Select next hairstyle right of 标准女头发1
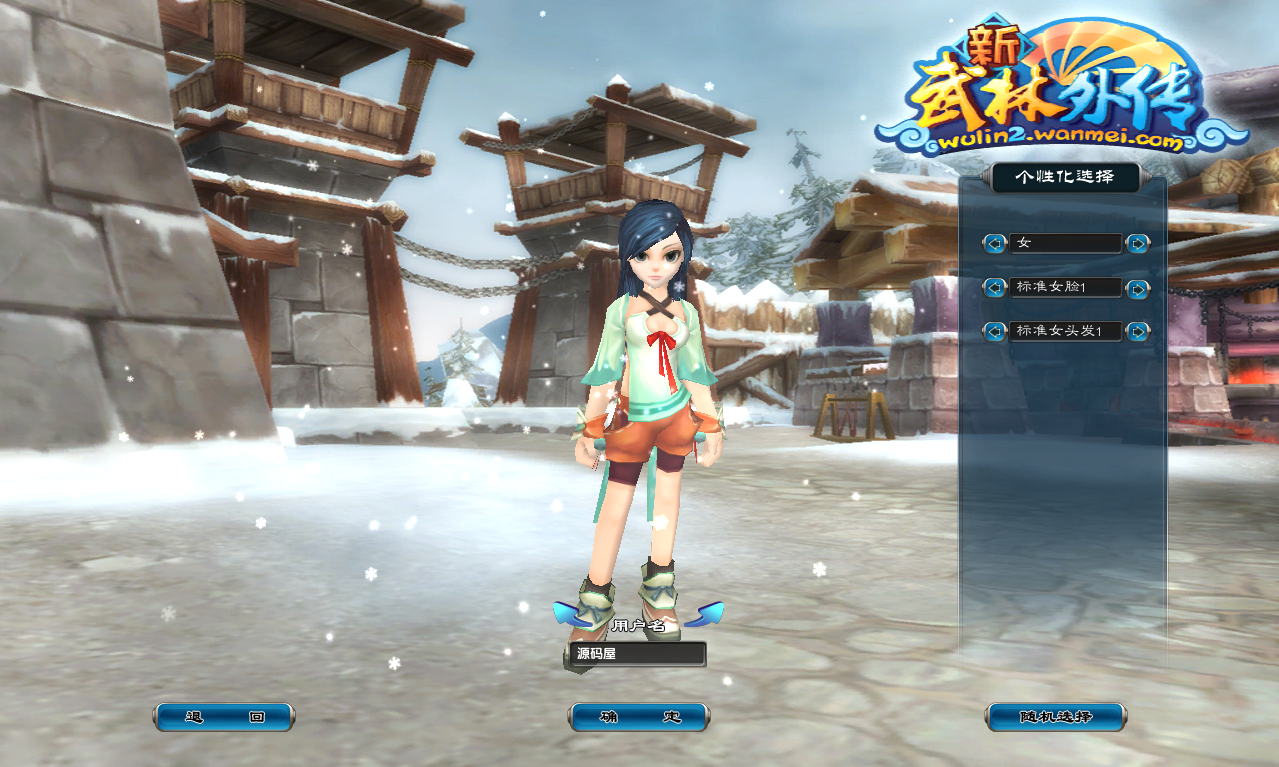 pyautogui.click(x=1138, y=331)
